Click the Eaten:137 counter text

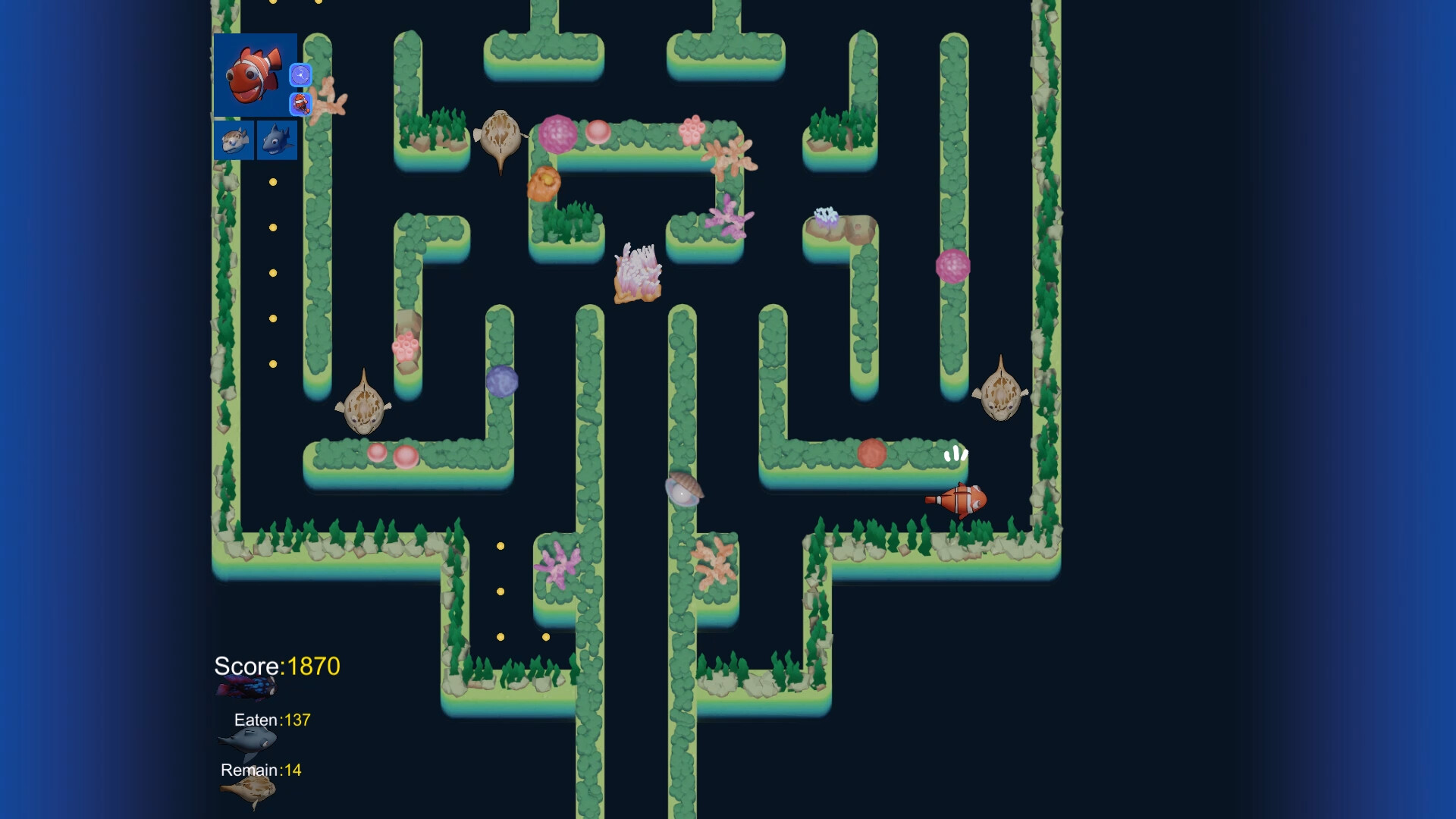click(x=271, y=720)
